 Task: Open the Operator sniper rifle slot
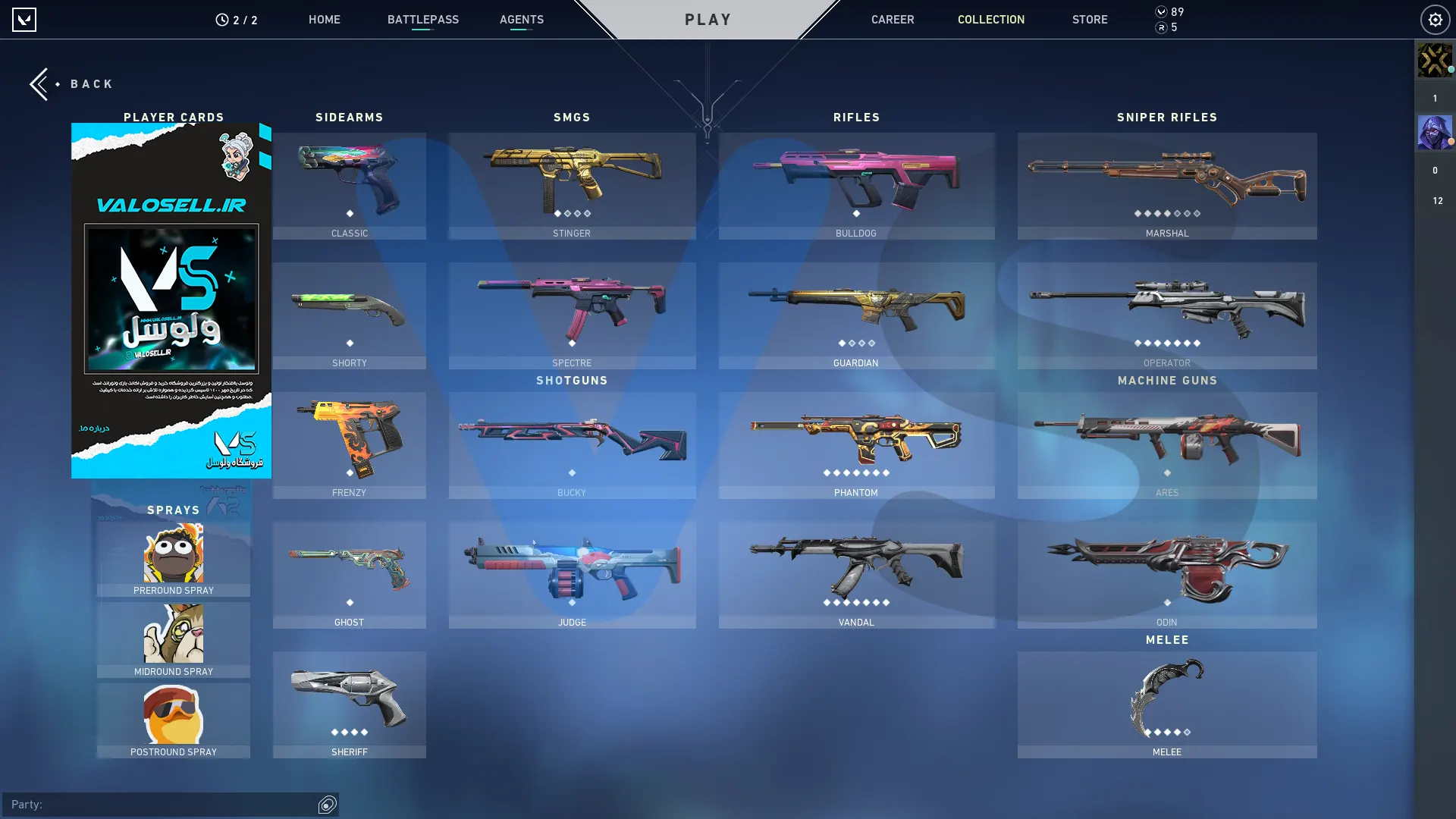pos(1166,315)
